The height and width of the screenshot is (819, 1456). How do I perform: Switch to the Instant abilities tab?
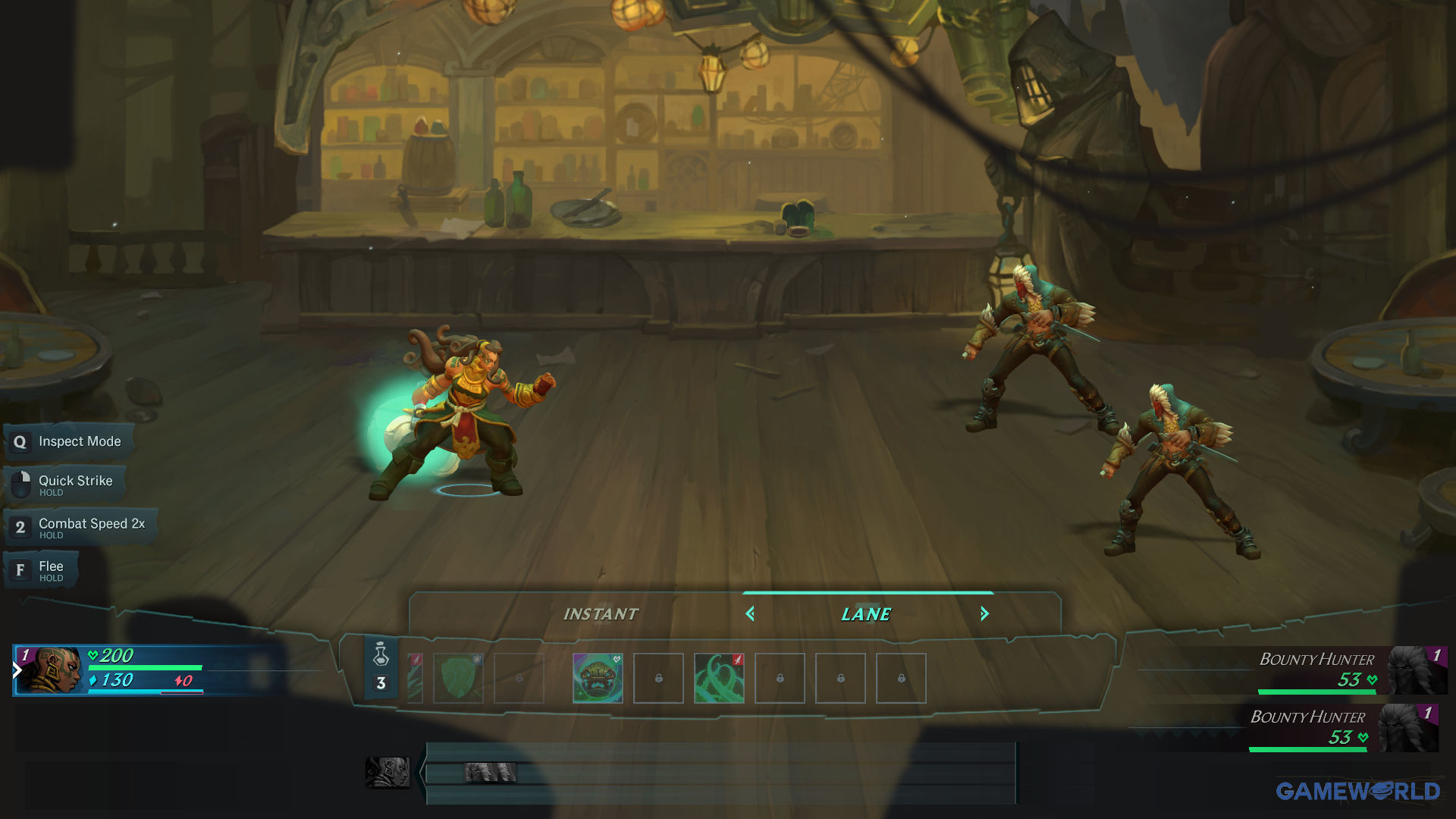pos(600,614)
